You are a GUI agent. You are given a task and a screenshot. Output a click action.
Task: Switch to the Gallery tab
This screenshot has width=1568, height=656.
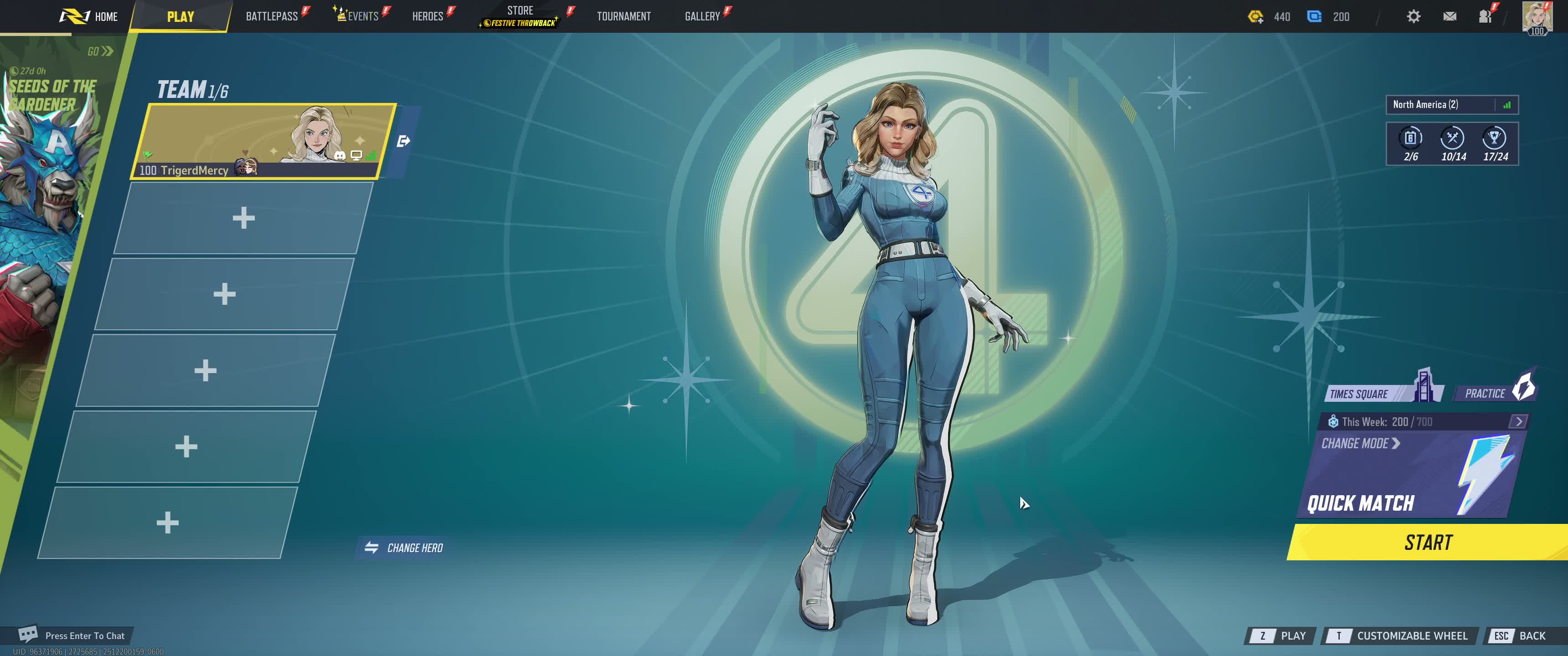coord(702,16)
